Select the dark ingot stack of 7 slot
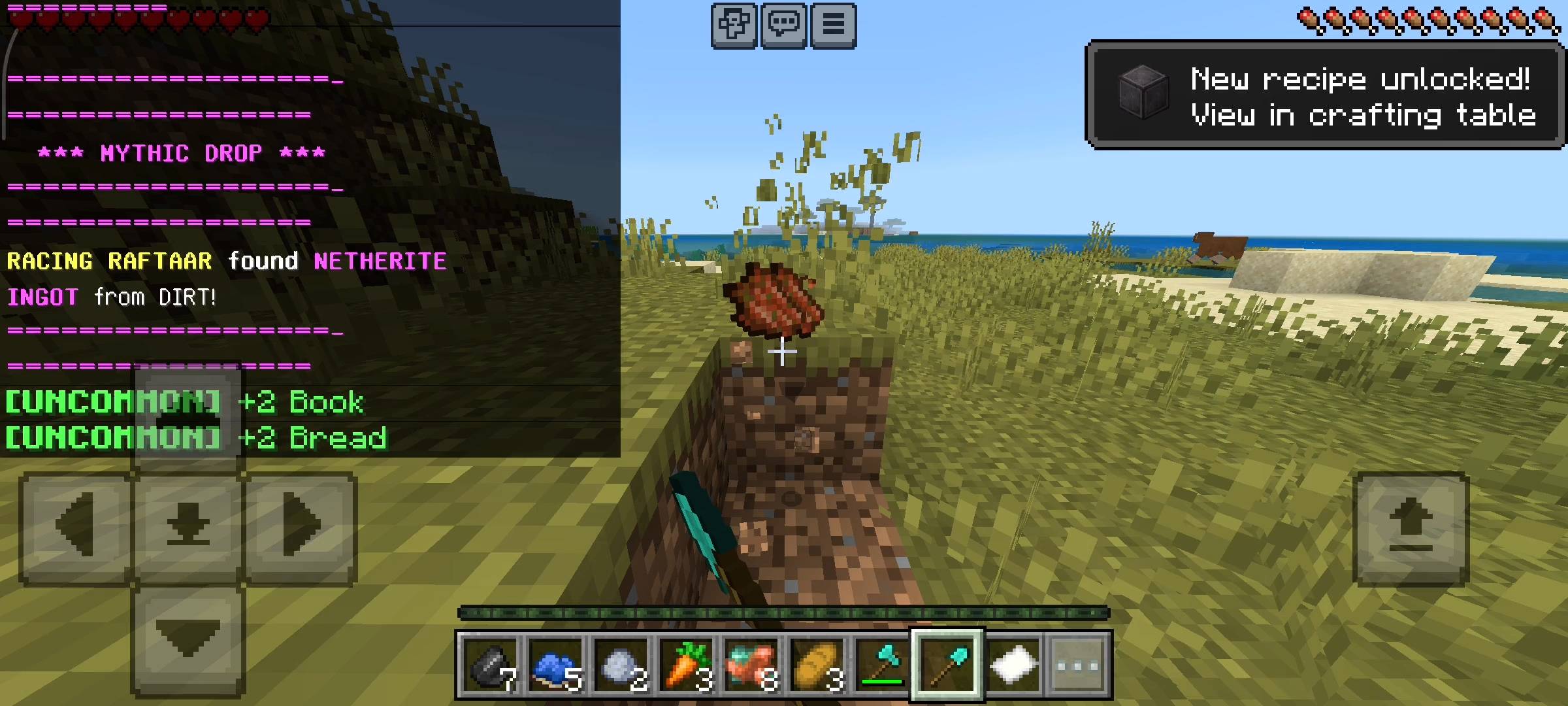The height and width of the screenshot is (706, 1568). click(490, 665)
